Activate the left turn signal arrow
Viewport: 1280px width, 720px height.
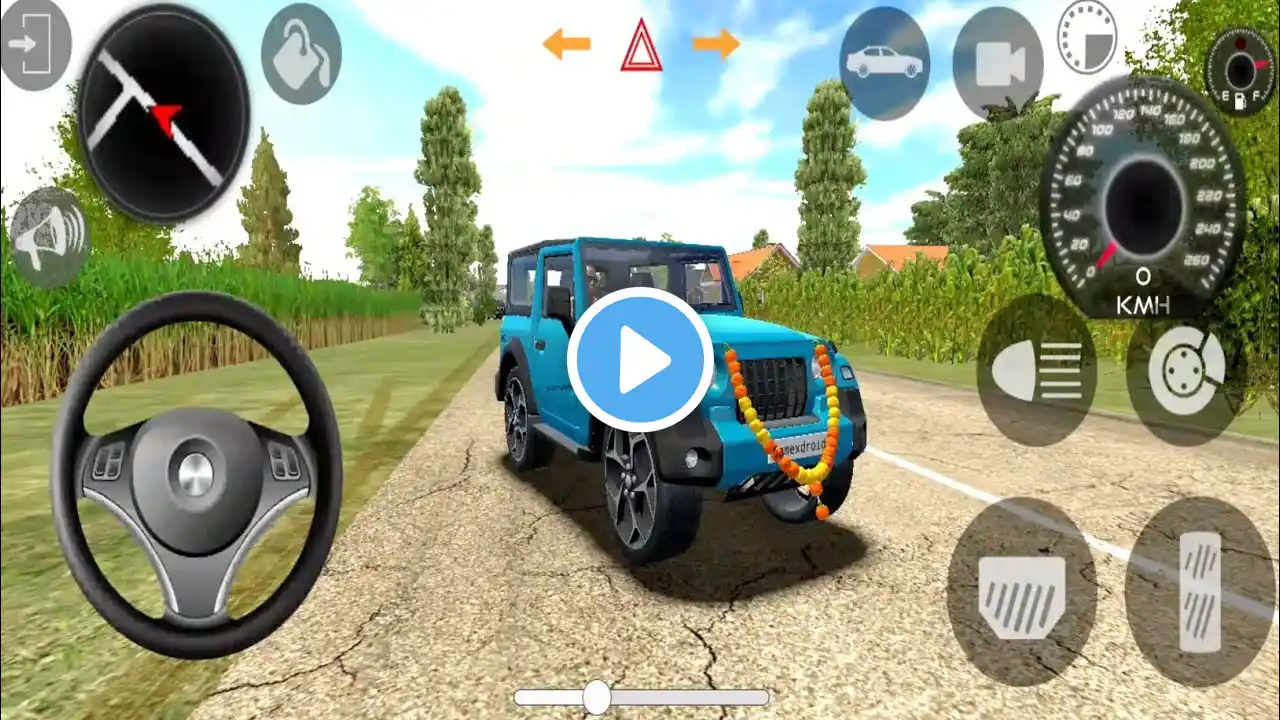tap(566, 44)
